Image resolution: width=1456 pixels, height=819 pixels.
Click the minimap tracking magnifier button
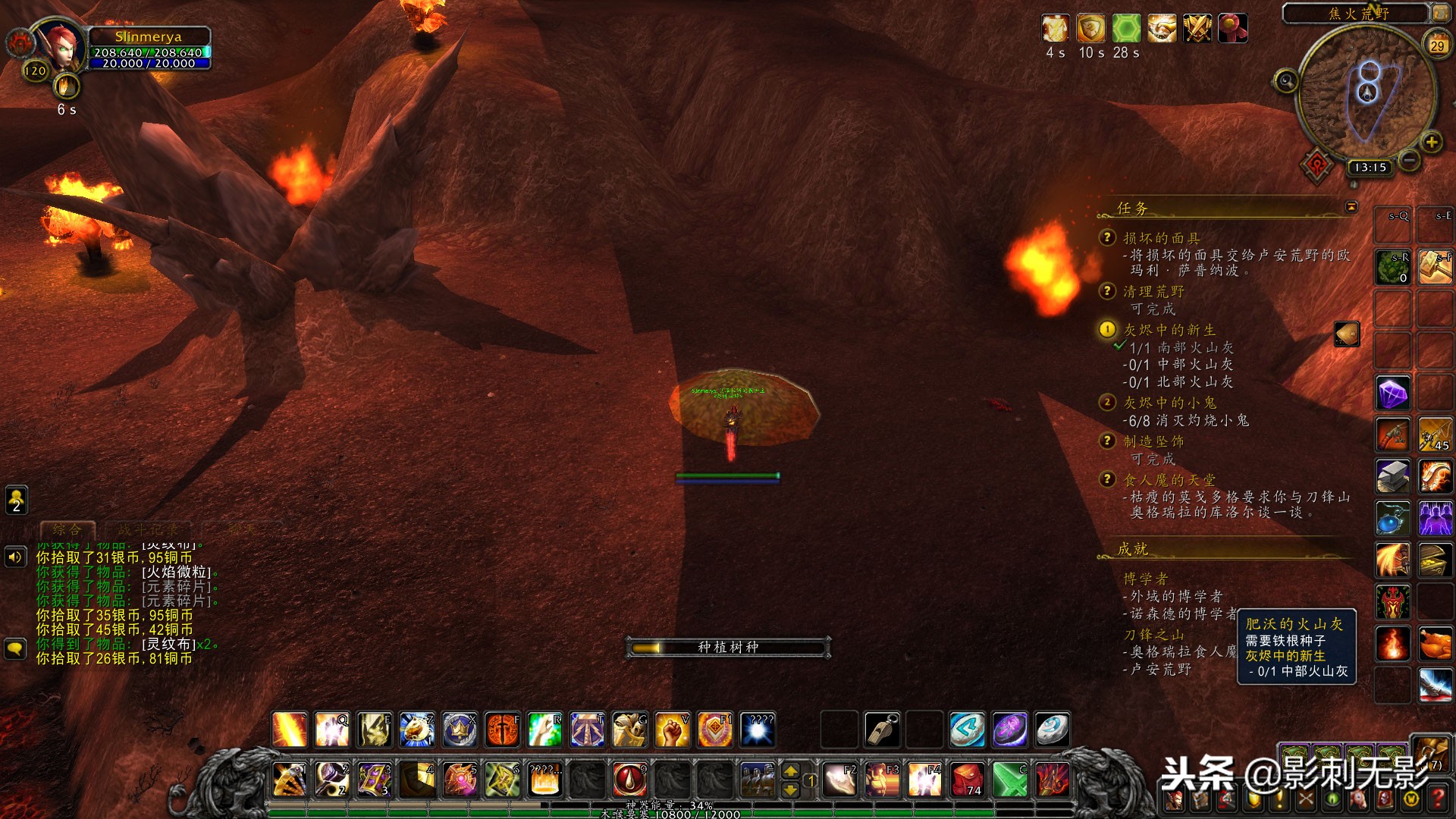click(x=1285, y=80)
